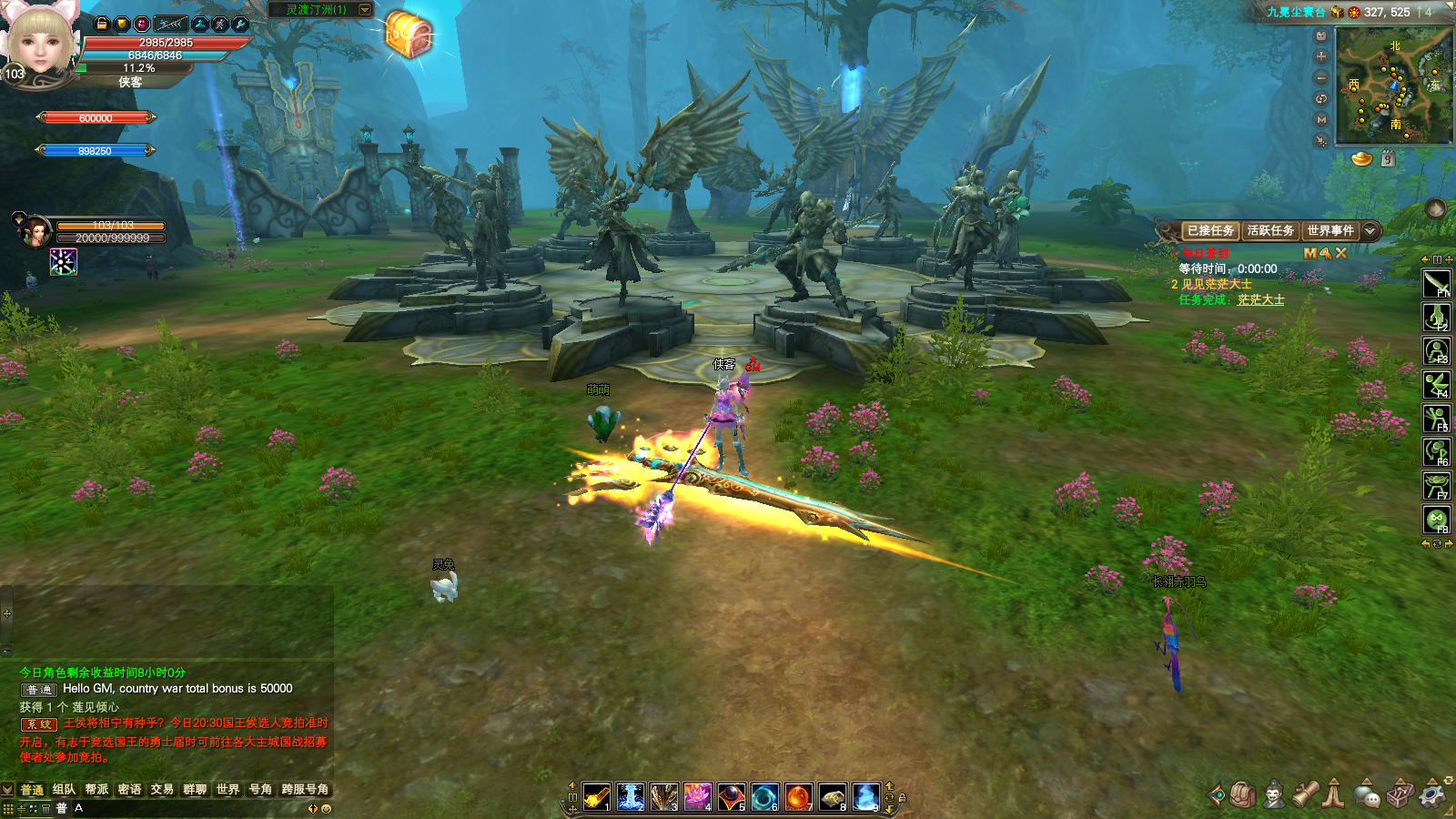The width and height of the screenshot is (1456, 819).
Task: Click the minimap in the corner
Action: (1393, 86)
